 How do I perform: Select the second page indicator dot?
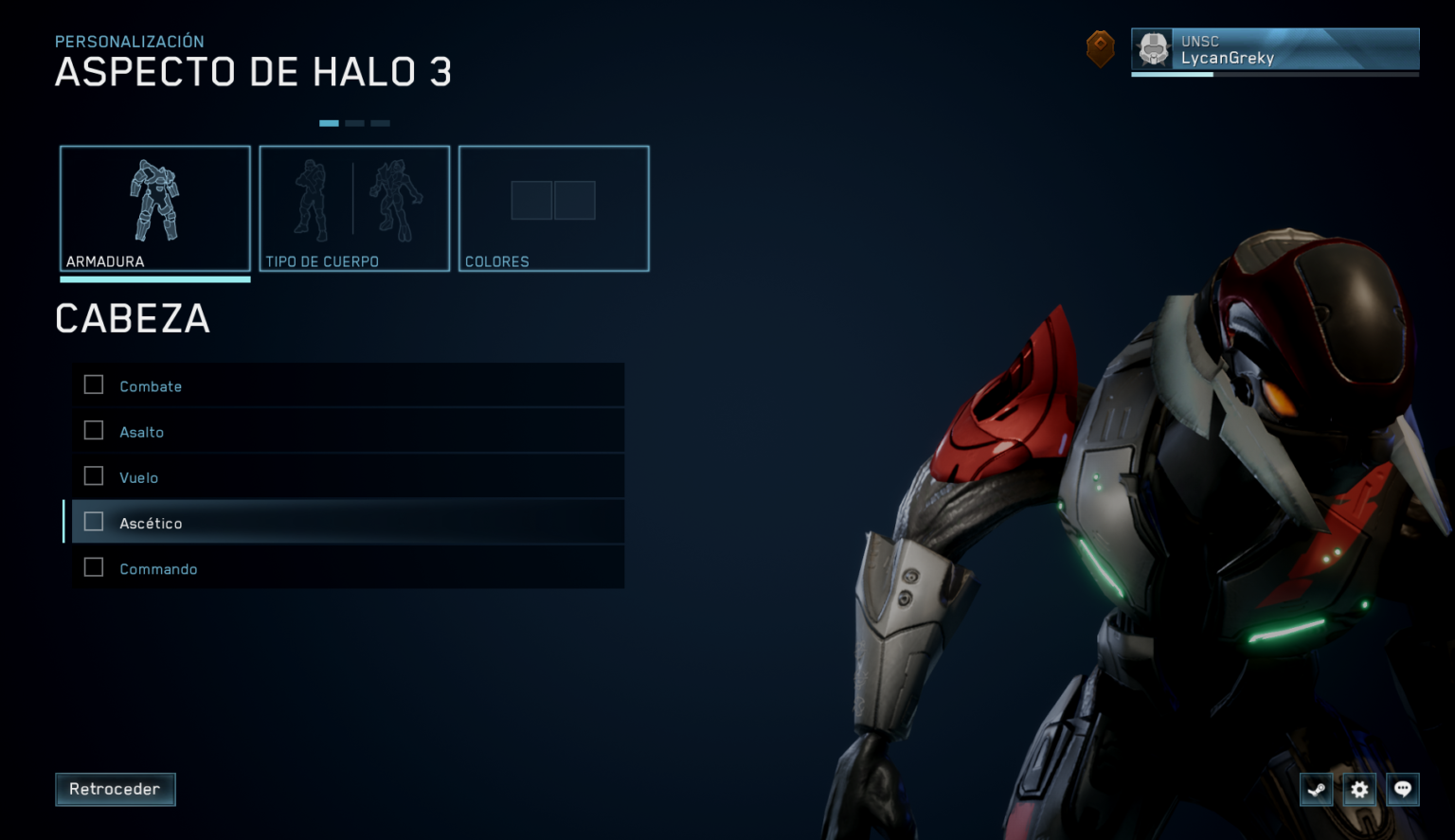point(354,123)
